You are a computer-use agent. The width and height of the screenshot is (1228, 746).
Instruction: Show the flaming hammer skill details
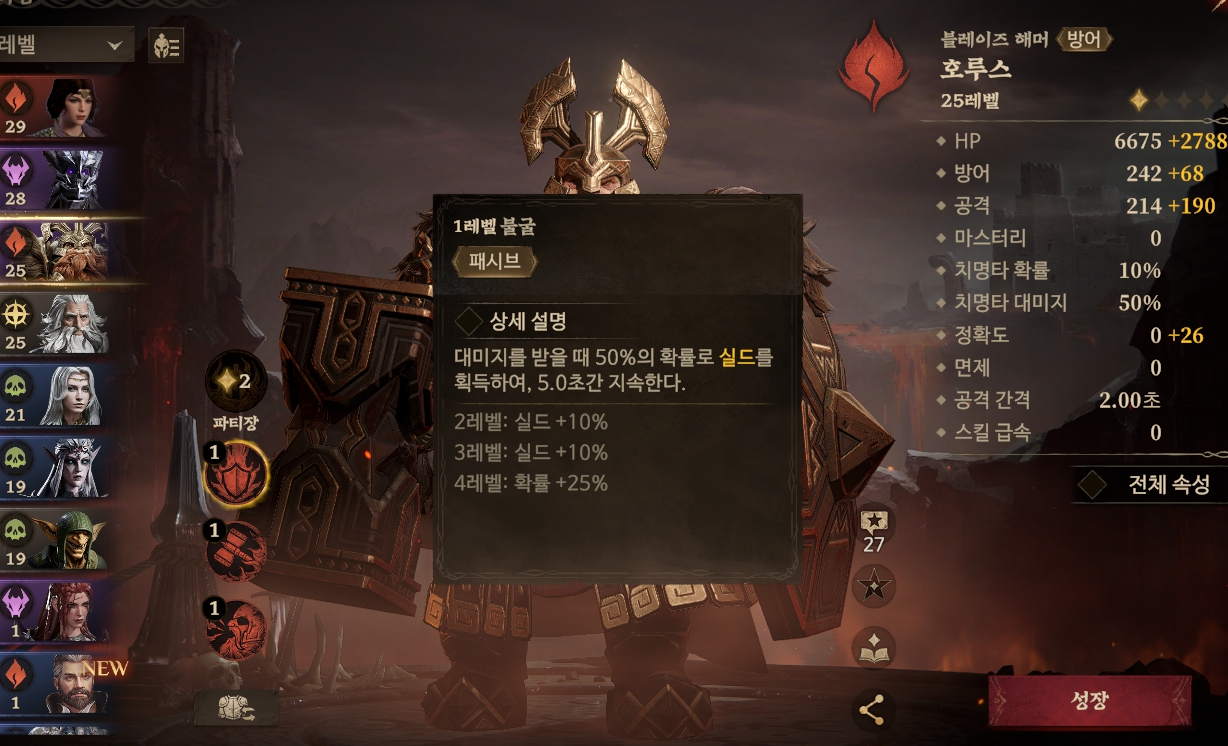[236, 551]
